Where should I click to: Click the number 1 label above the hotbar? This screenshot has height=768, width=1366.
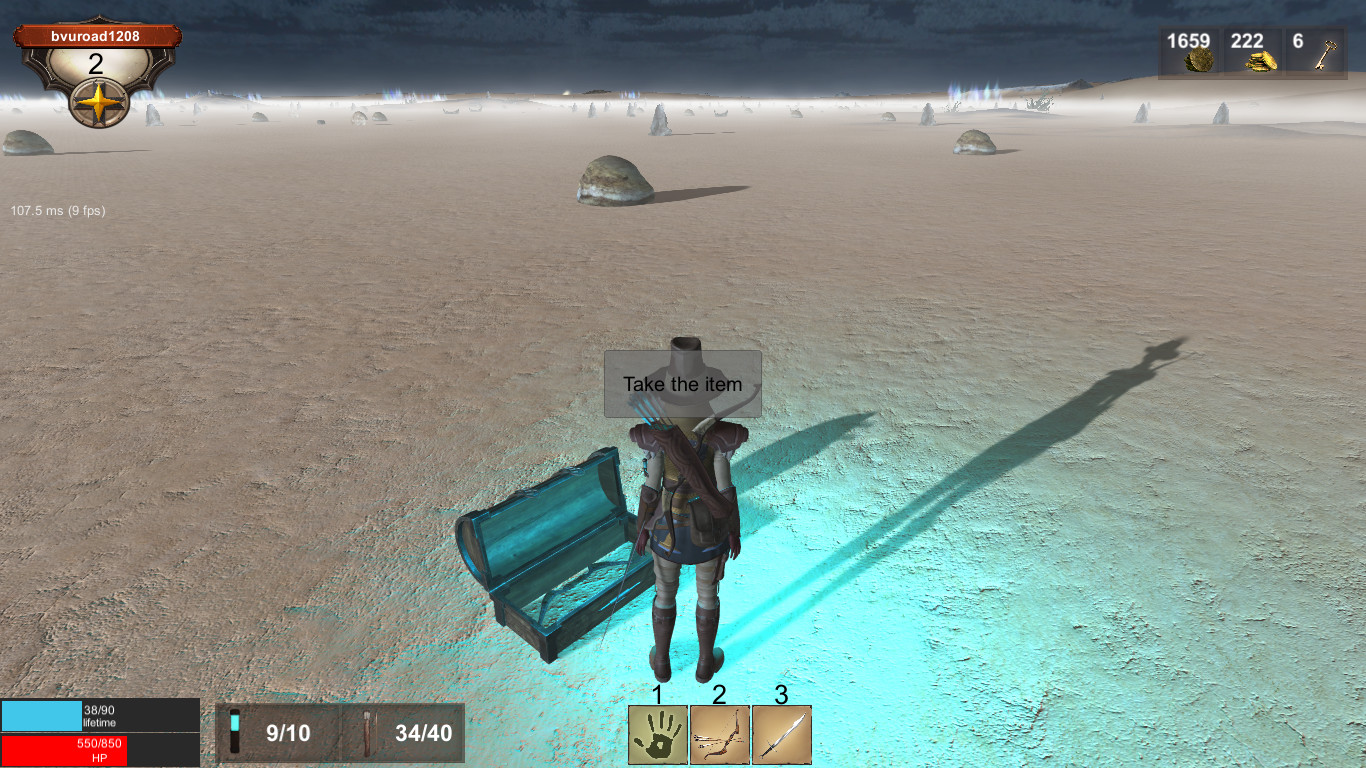tap(657, 695)
